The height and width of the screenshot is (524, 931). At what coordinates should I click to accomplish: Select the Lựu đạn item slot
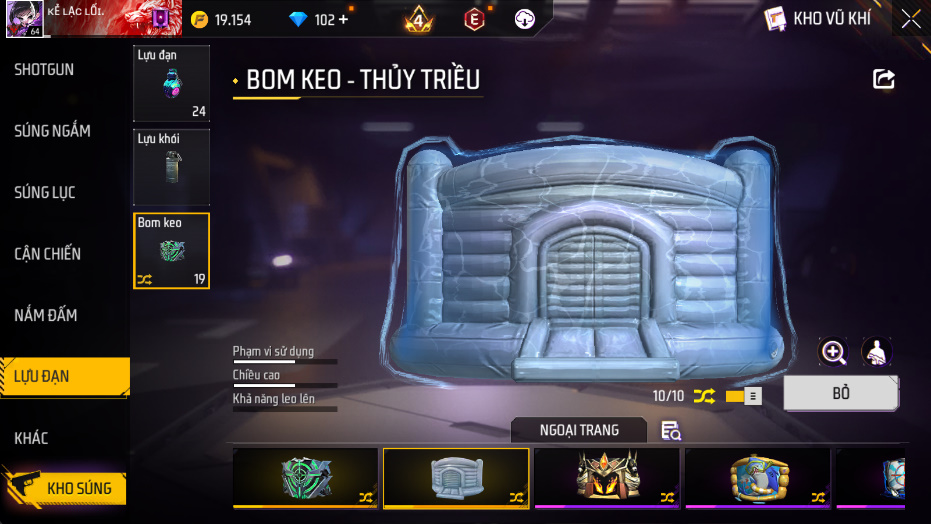(x=171, y=83)
